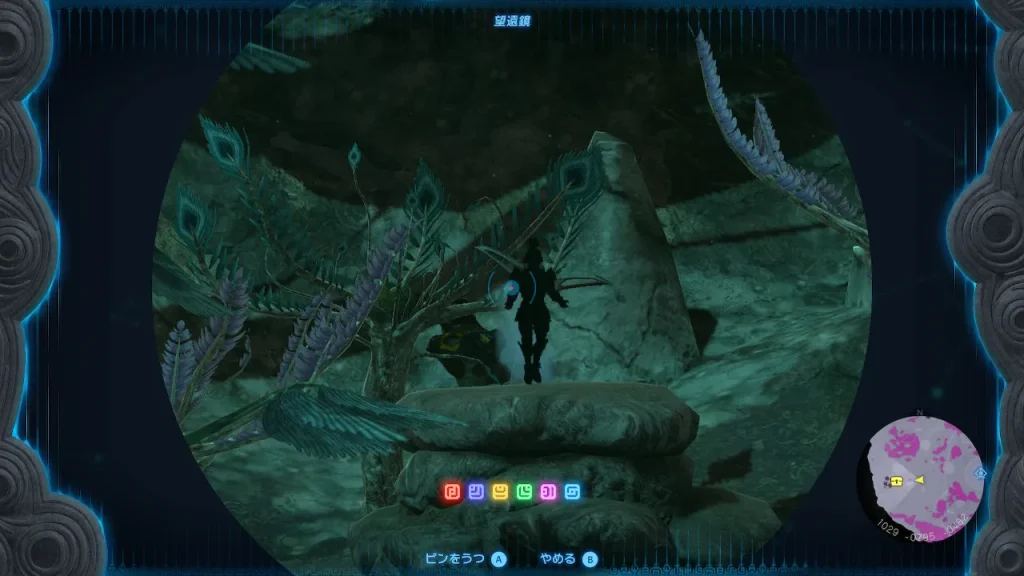Viewport: 1024px width, 576px height.
Task: Click the yellow treasure chest marker on minimap
Action: coord(895,481)
